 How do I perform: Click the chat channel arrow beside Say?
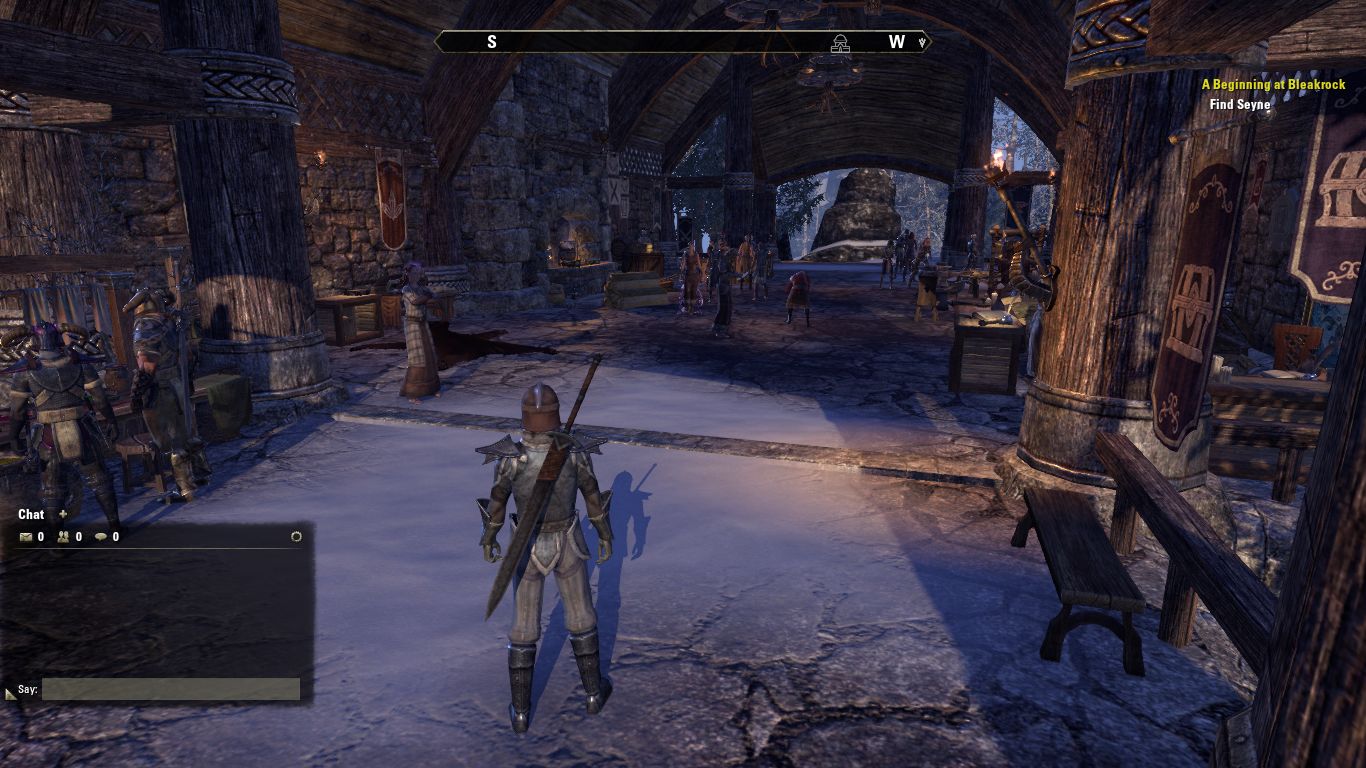point(10,692)
